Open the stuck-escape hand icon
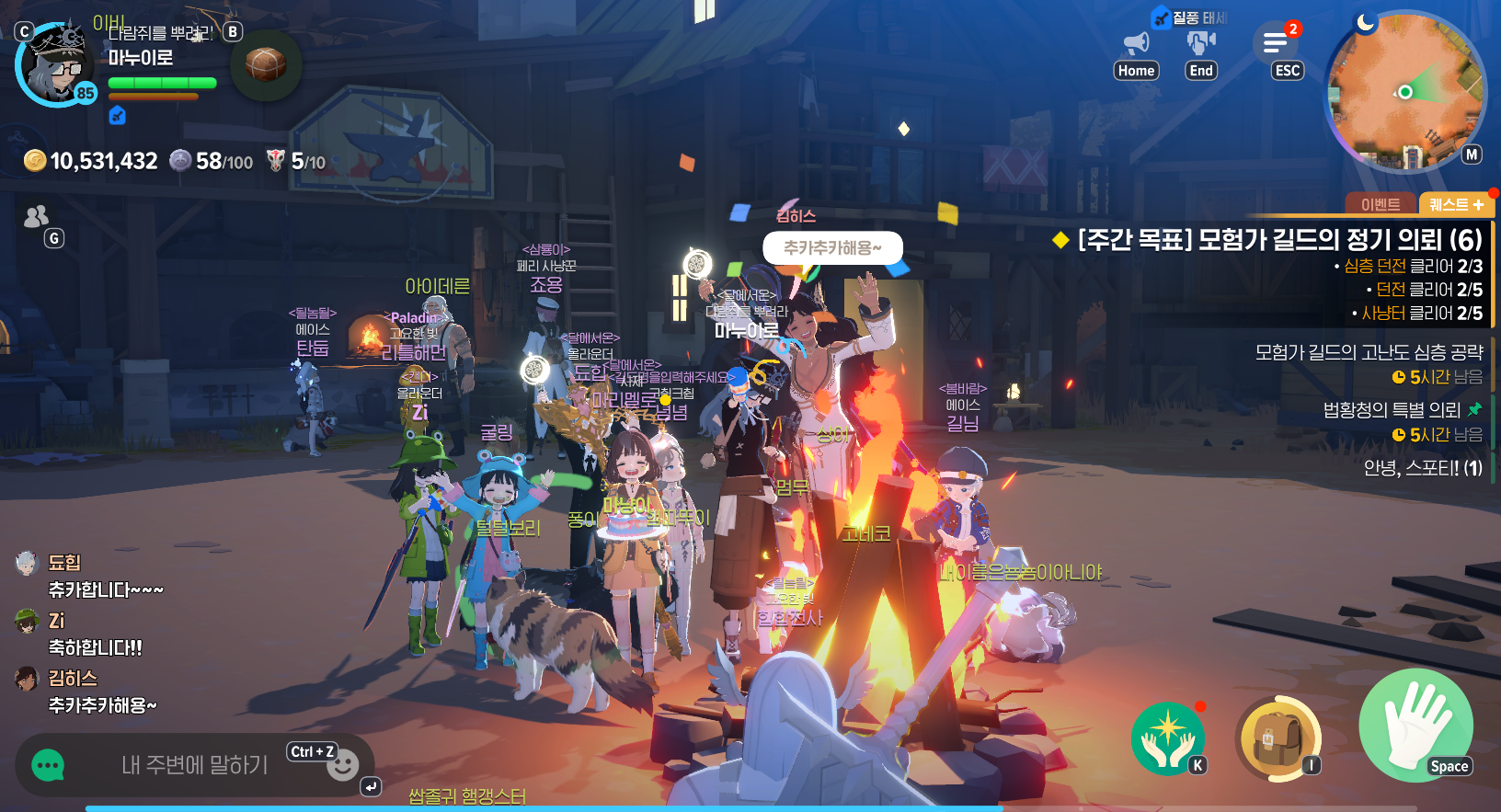Image resolution: width=1501 pixels, height=812 pixels. click(1201, 42)
